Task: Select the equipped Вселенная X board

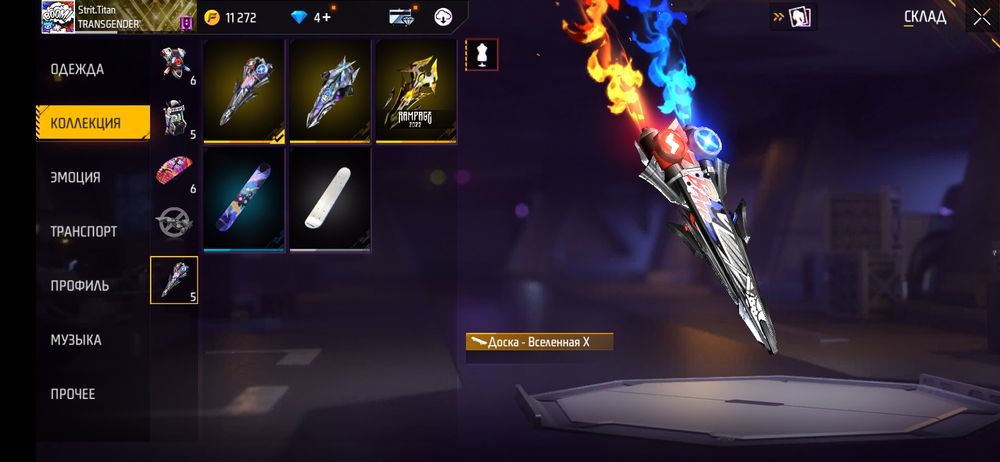Action: click(x=244, y=92)
